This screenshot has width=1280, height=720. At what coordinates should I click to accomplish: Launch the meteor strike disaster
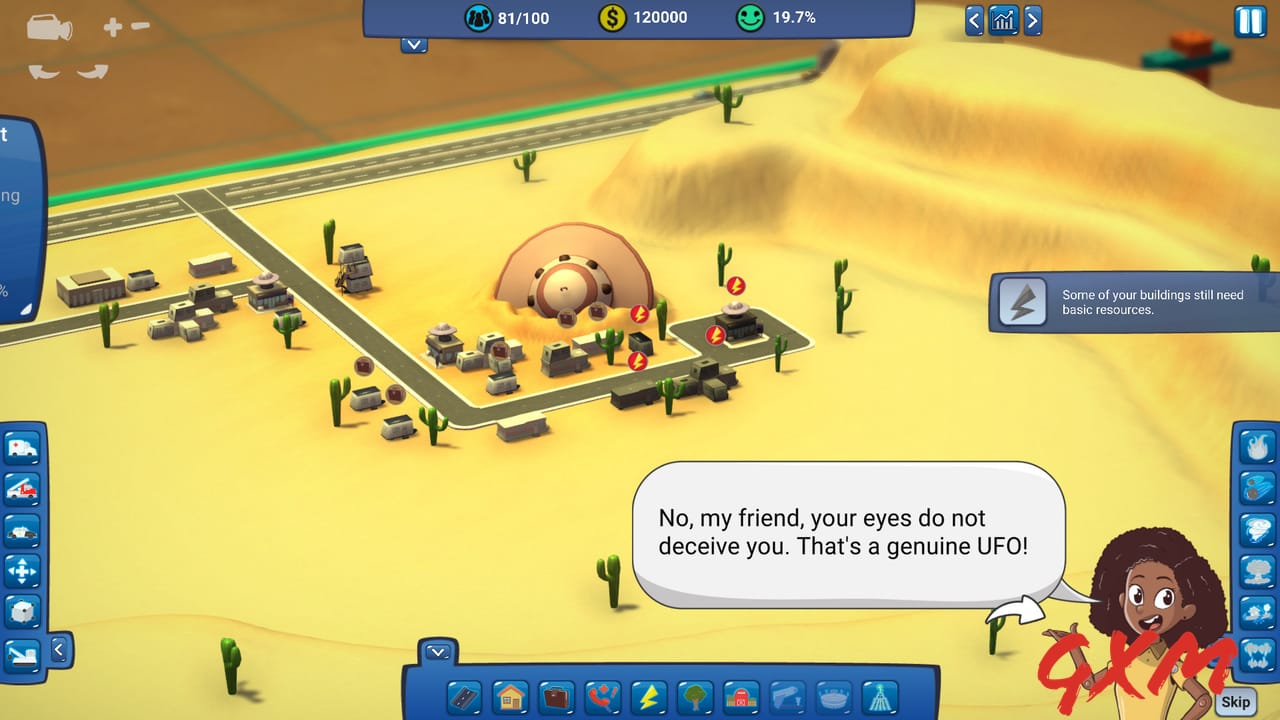pos(1258,488)
